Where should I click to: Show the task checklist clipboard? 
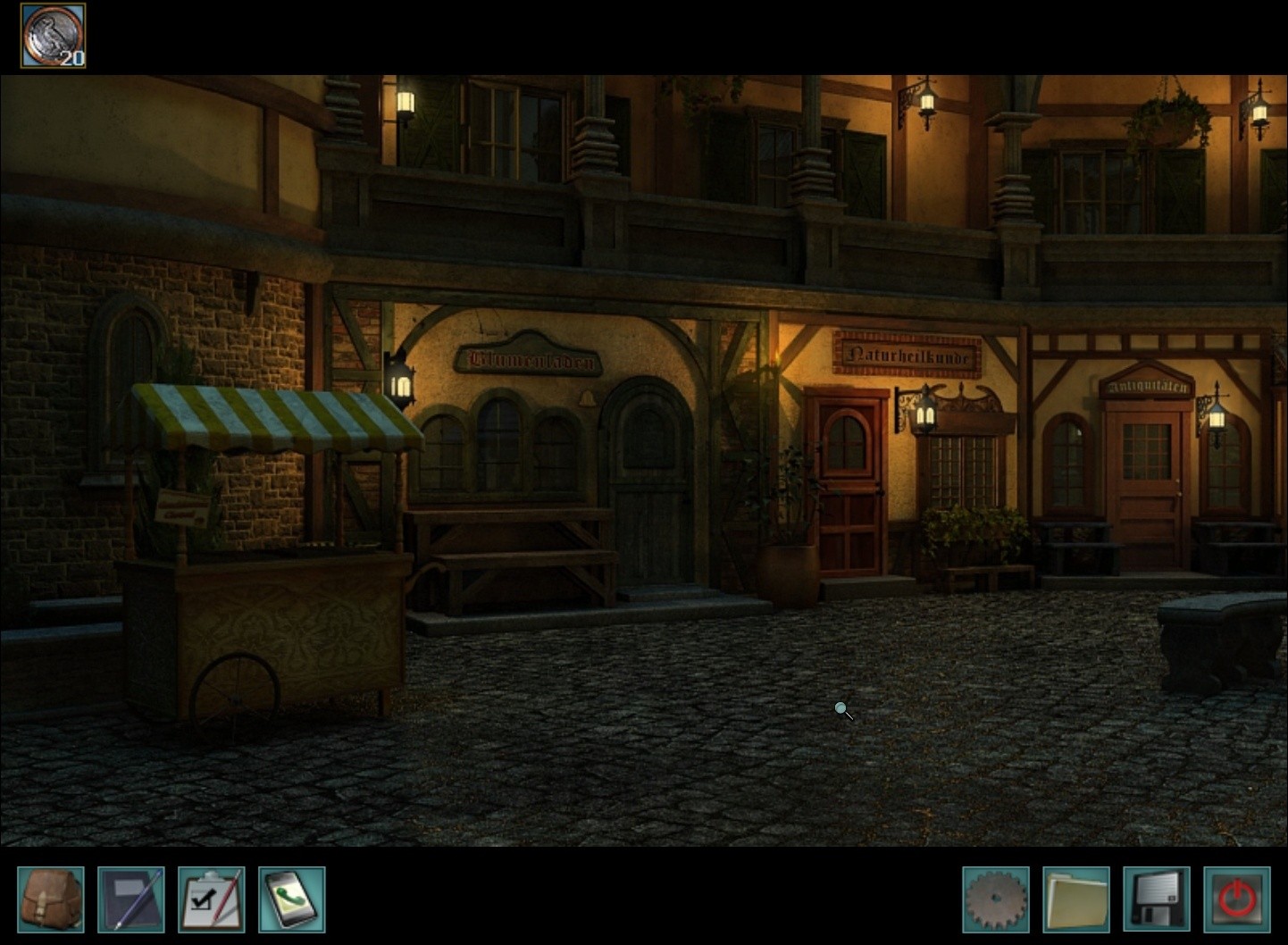(211, 899)
